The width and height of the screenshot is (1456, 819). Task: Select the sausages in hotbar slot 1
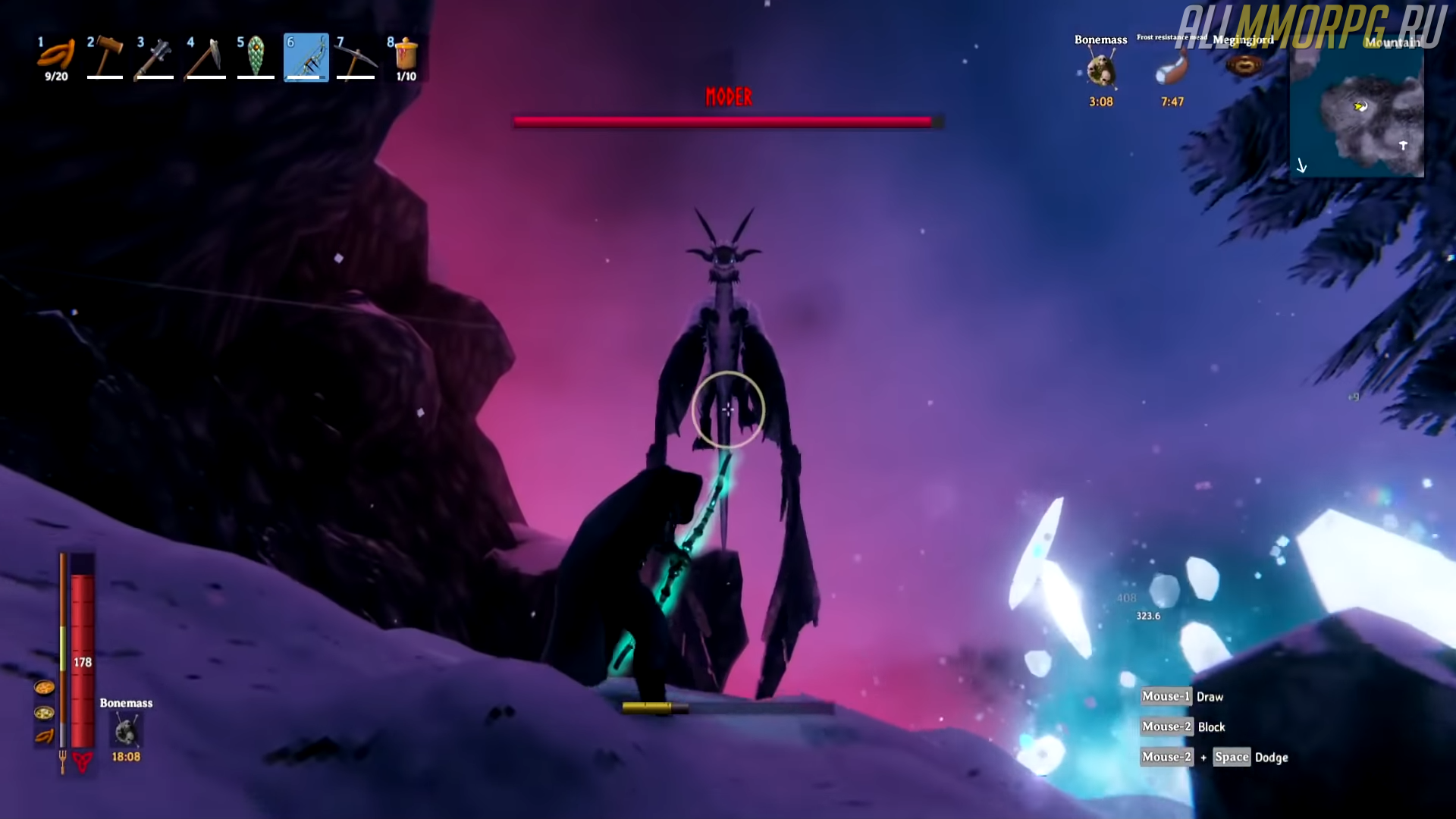pos(56,56)
